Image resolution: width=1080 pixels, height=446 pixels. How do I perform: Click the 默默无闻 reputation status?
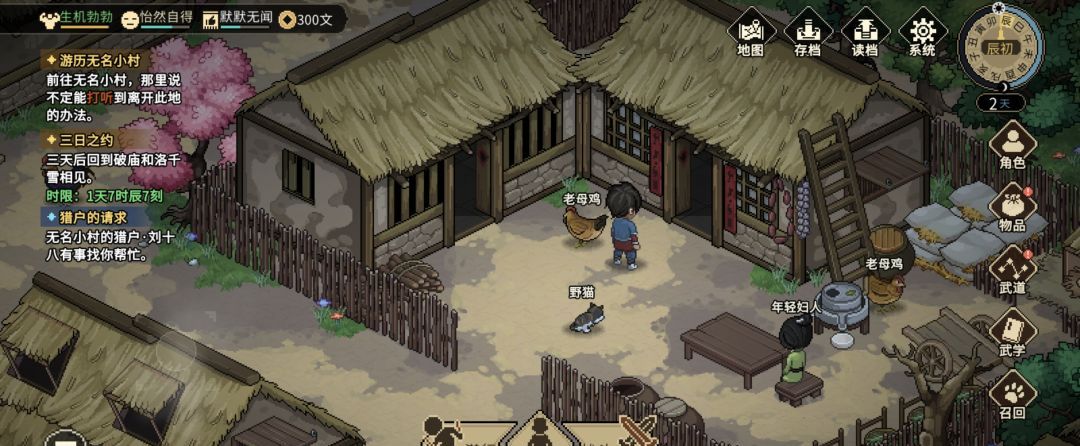tap(236, 18)
